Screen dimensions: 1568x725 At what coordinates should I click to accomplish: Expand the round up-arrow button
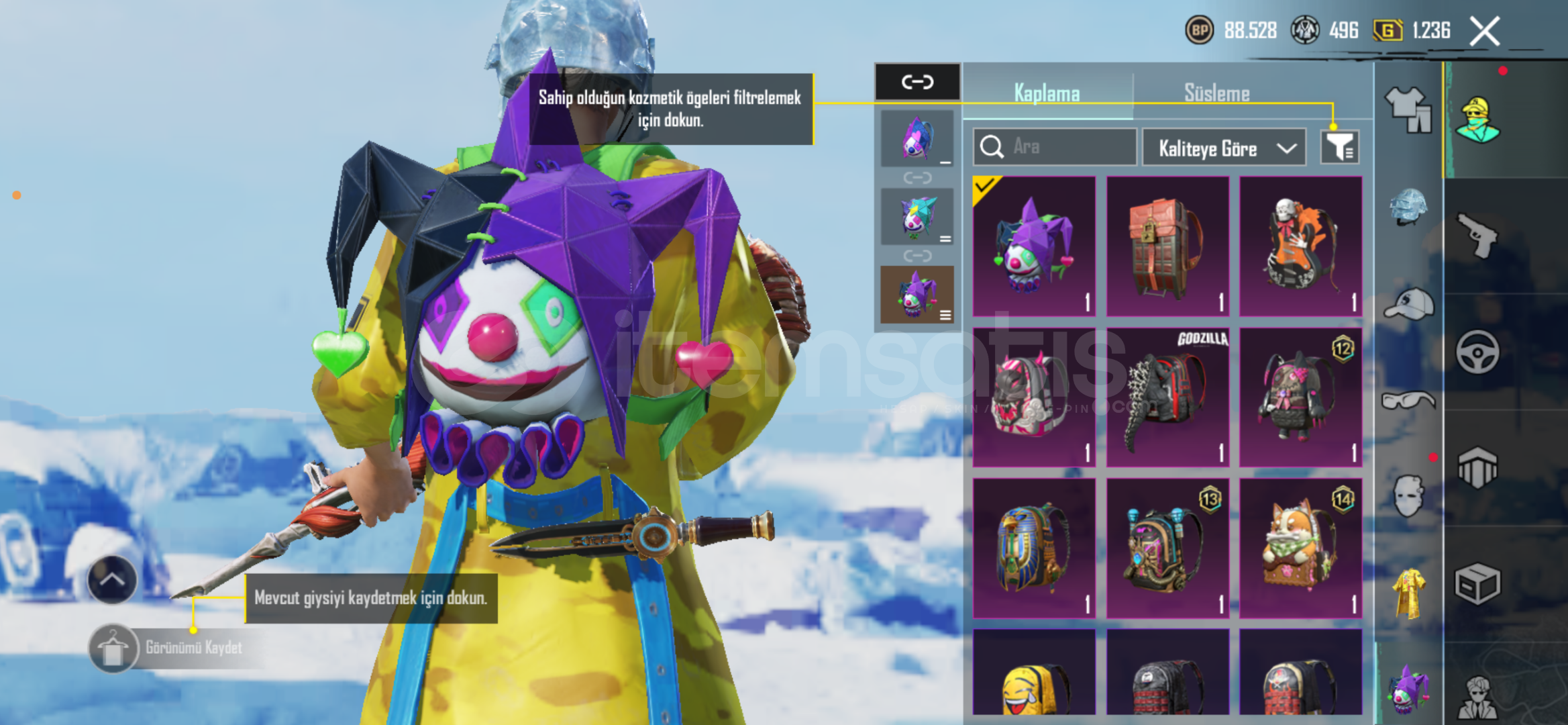pos(112,580)
